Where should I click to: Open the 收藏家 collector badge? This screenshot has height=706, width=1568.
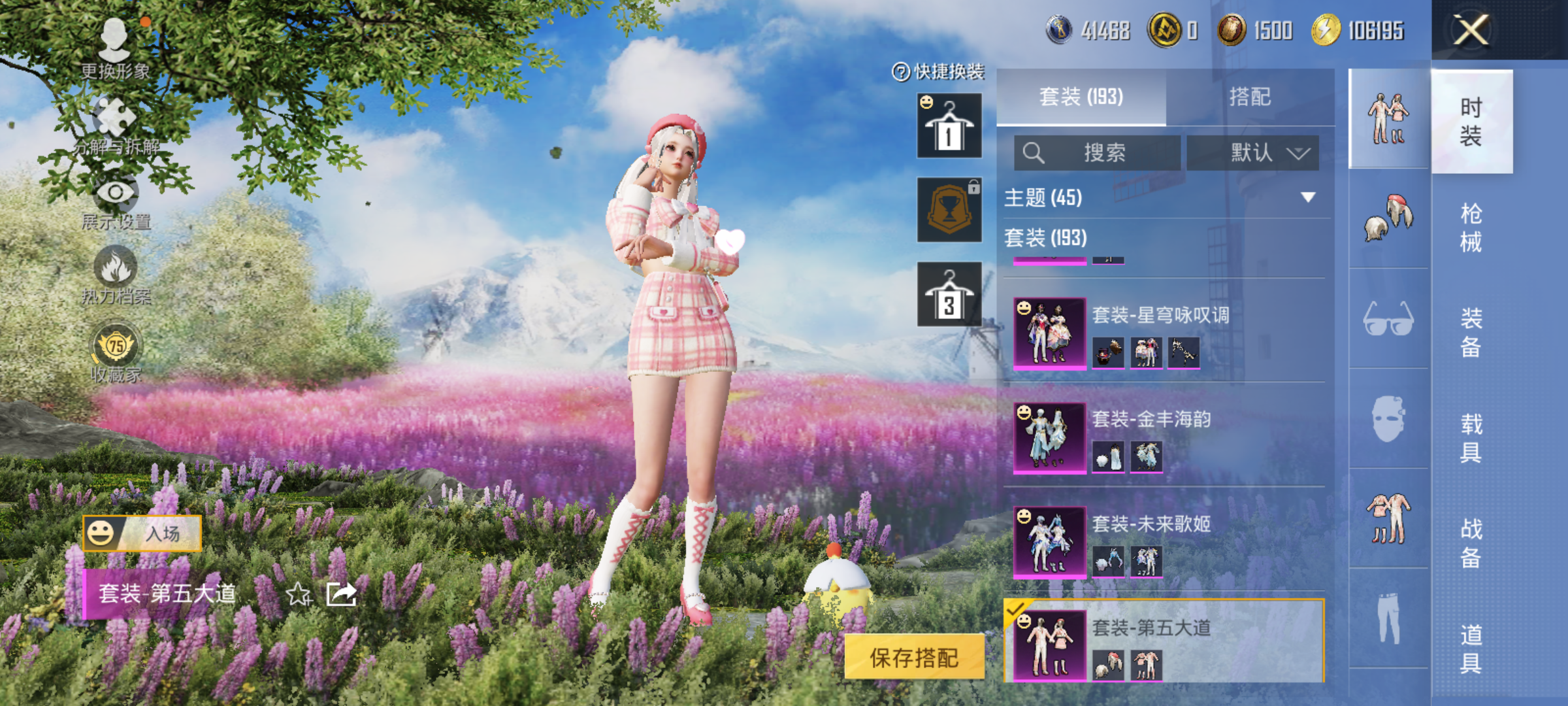(116, 353)
